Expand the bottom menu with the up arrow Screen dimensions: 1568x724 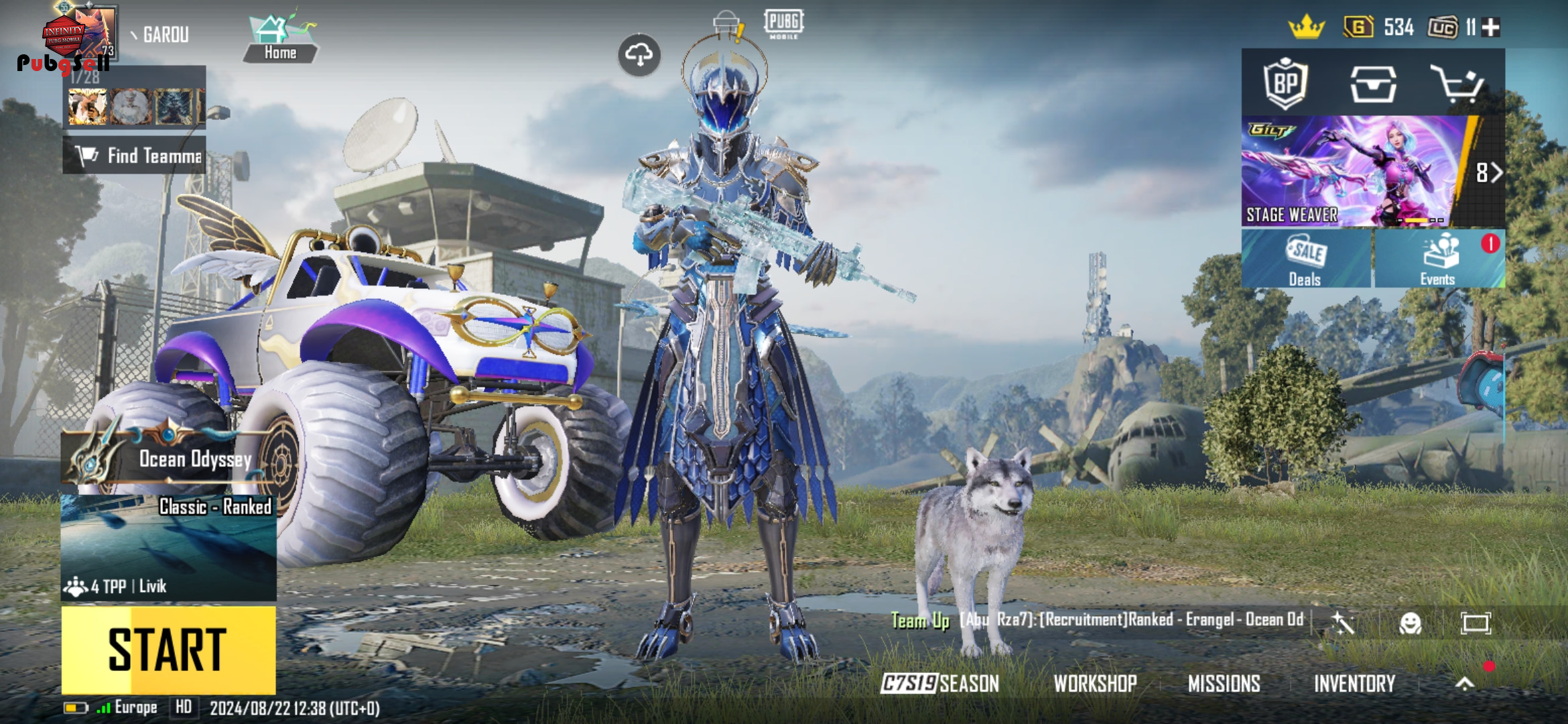click(x=1465, y=683)
